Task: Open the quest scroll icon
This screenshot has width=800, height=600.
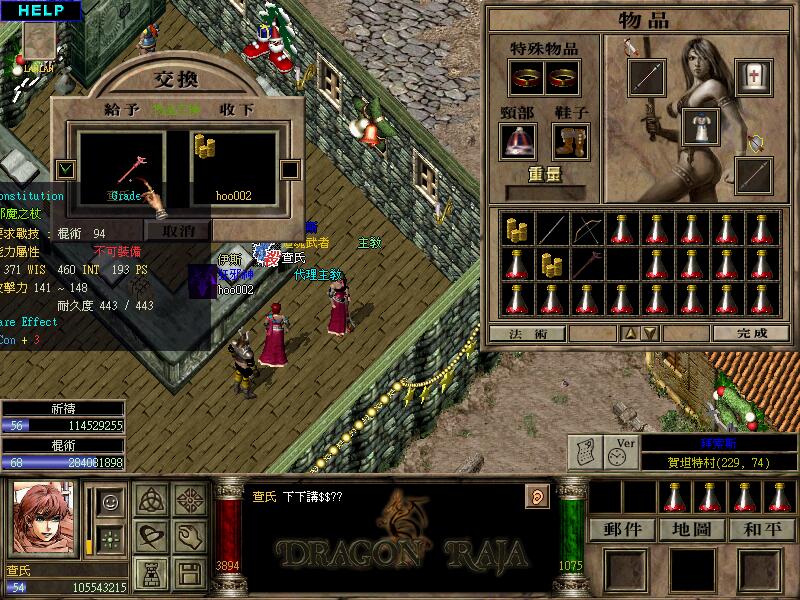Action: click(x=585, y=453)
